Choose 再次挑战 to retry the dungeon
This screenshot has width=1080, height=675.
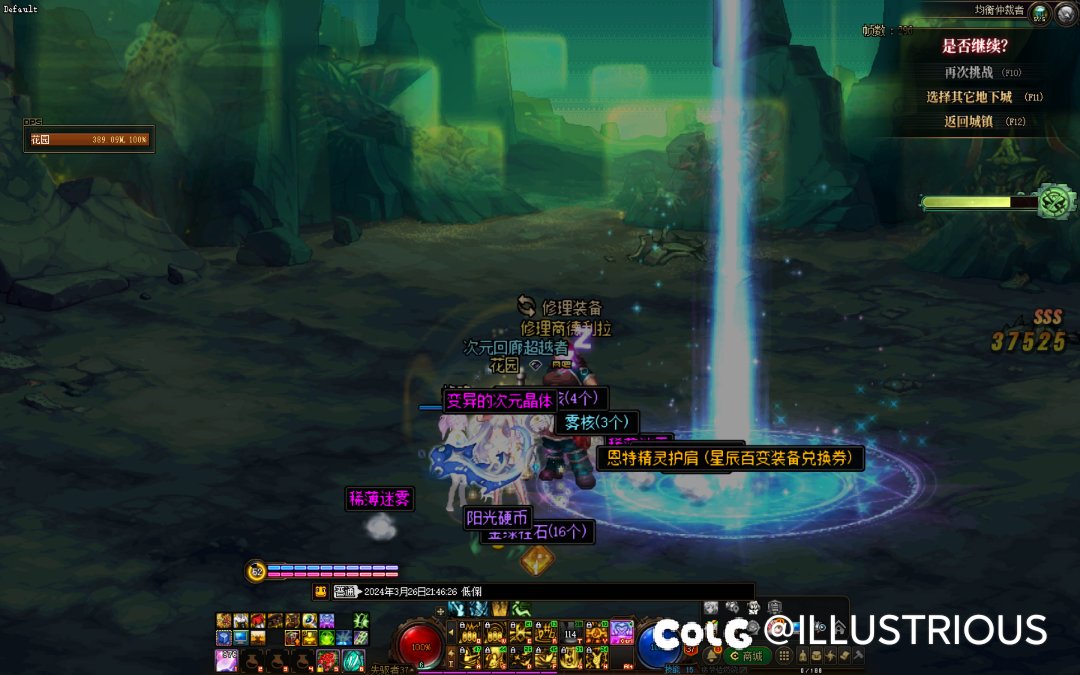[x=970, y=72]
